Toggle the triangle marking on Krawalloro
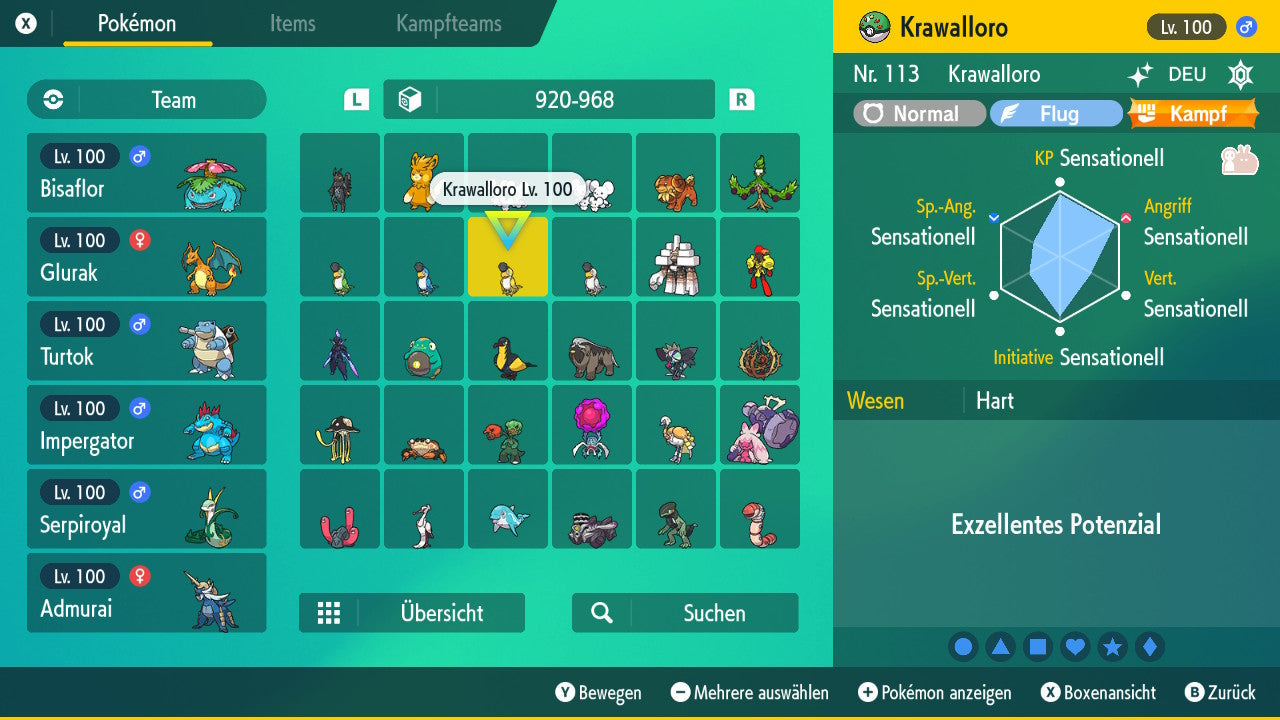This screenshot has width=1280, height=720. pos(1000,646)
